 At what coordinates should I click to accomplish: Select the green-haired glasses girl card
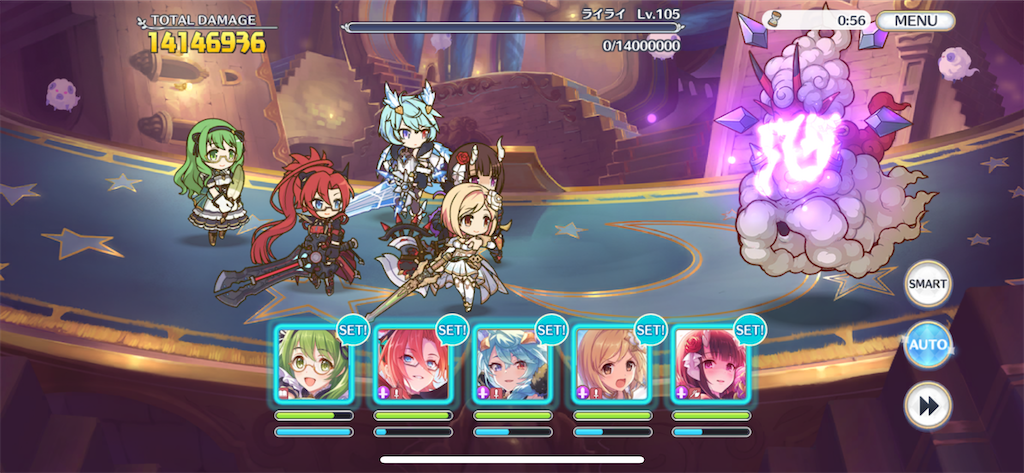313,364
